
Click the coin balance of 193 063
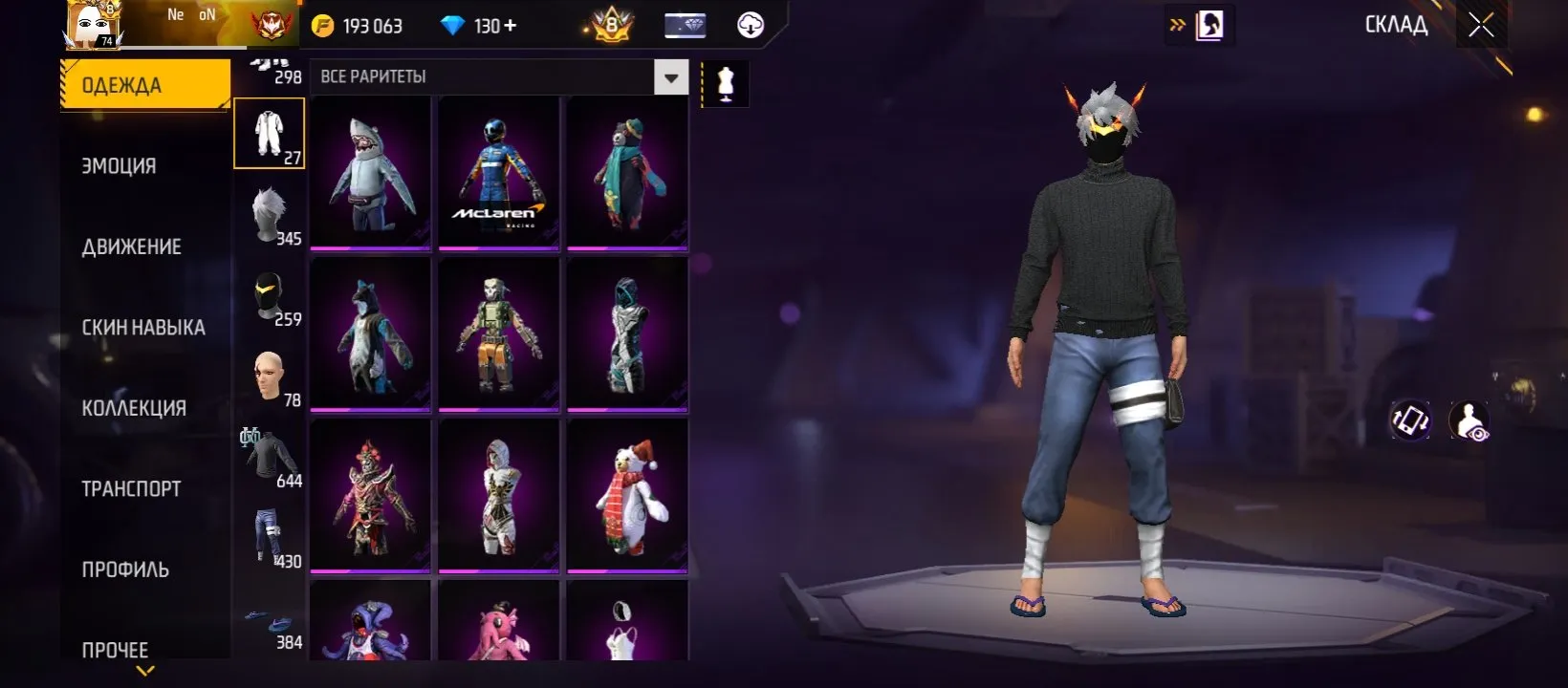364,25
